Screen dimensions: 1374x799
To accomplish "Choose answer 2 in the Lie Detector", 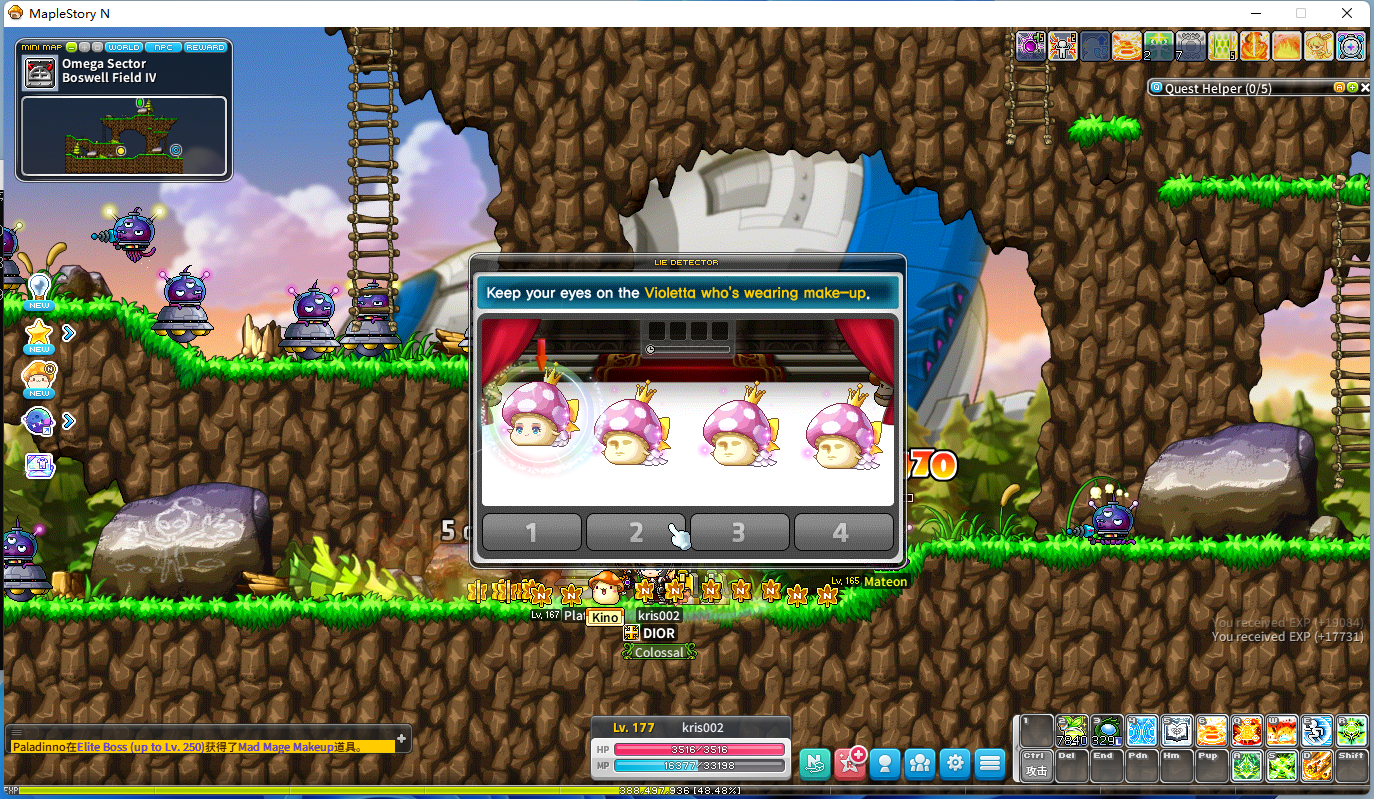I will 636,532.
